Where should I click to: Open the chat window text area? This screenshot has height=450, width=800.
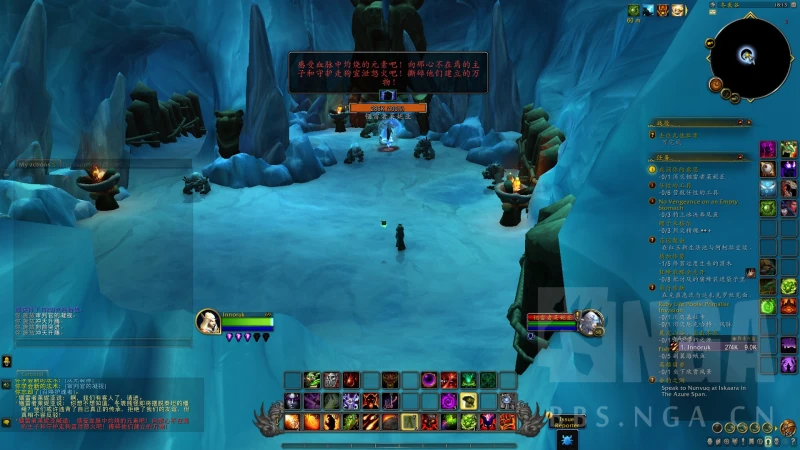coord(100,400)
